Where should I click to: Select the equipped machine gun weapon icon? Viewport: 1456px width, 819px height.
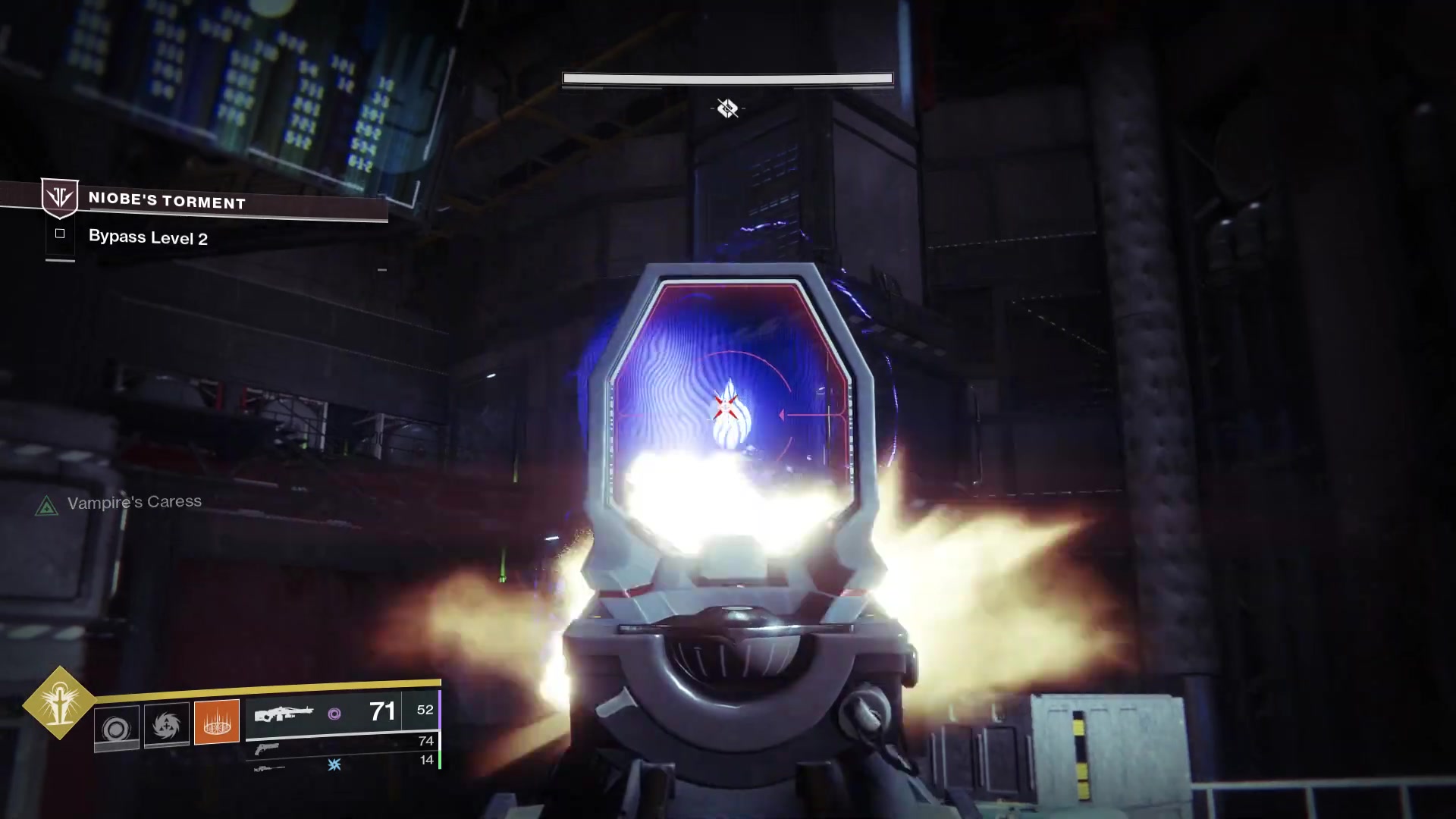[284, 714]
